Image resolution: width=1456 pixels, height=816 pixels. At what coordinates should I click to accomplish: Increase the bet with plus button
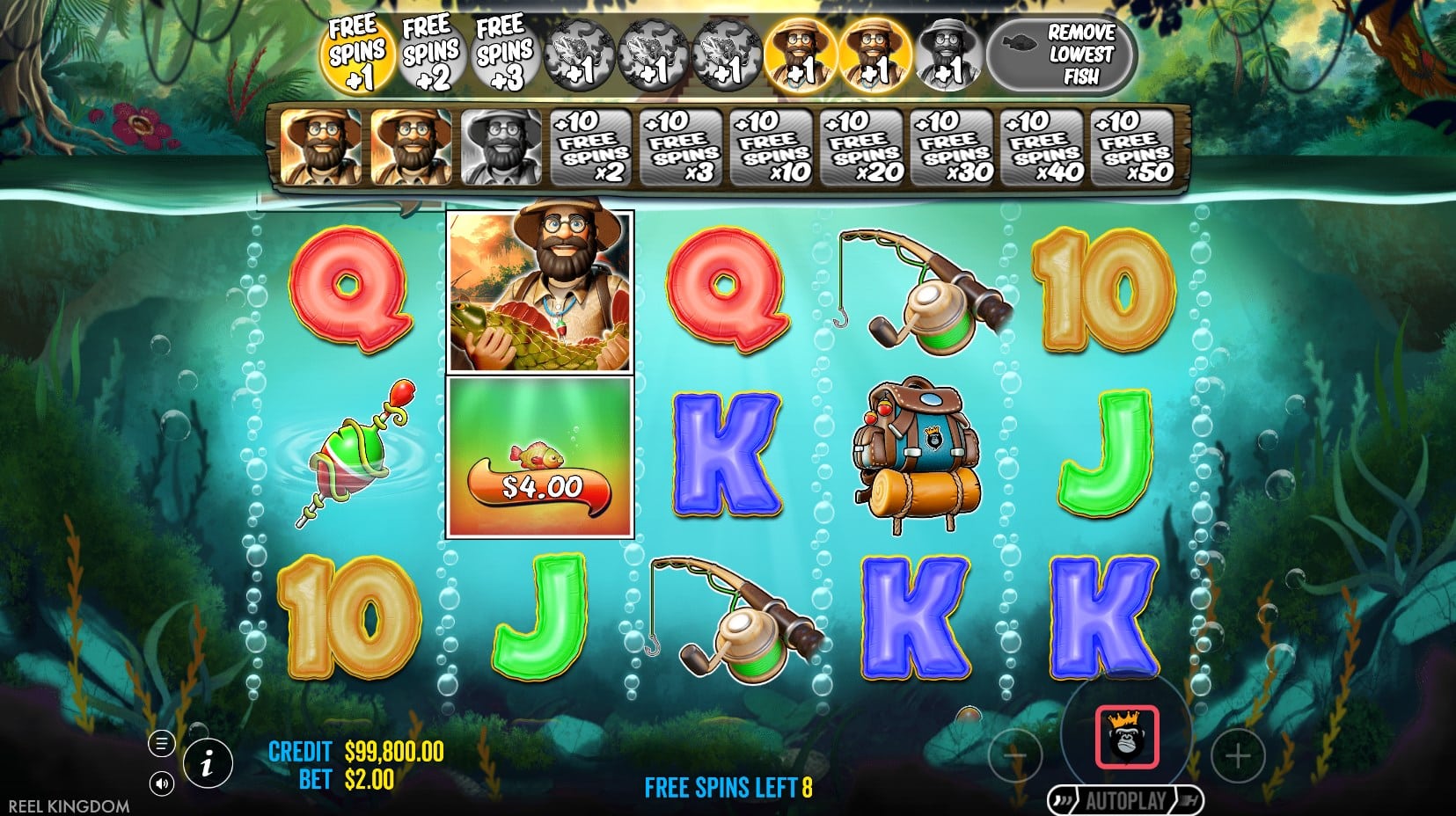[x=1238, y=755]
